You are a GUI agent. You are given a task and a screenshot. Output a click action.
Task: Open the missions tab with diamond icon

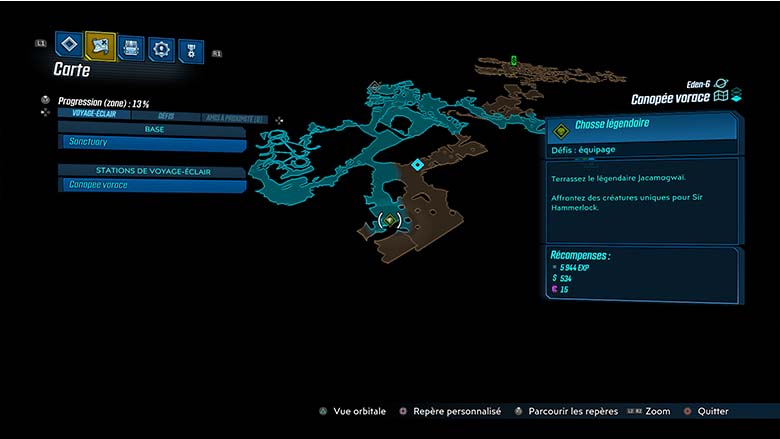pyautogui.click(x=68, y=45)
